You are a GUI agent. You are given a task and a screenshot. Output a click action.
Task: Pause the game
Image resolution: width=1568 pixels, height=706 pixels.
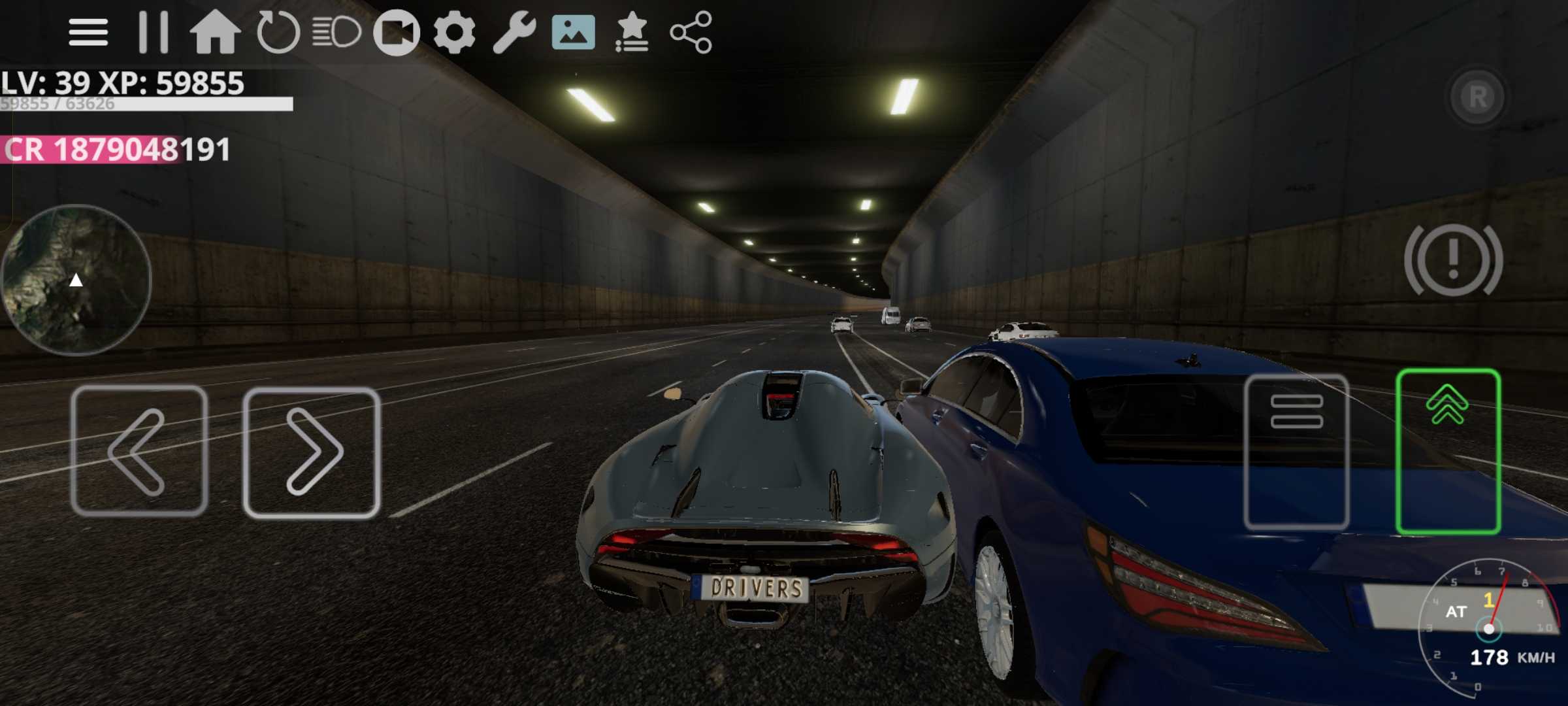click(x=154, y=32)
